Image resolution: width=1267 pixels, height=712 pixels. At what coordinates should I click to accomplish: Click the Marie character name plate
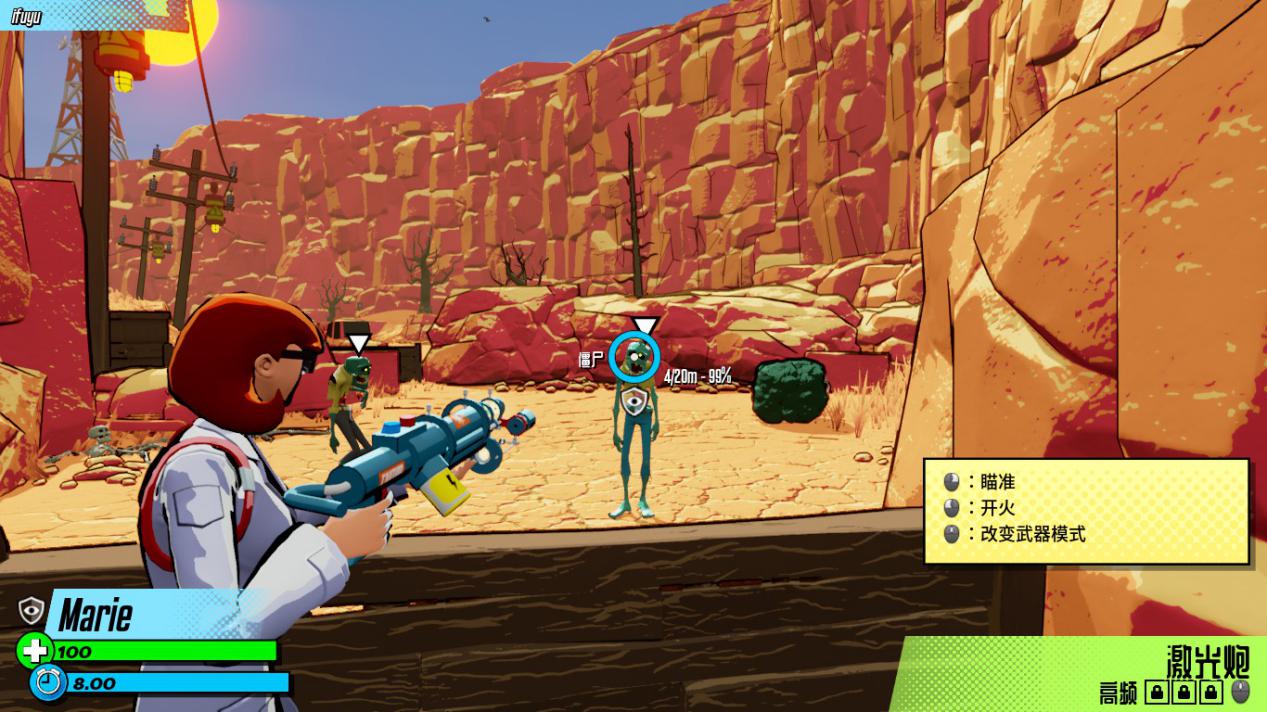point(96,614)
